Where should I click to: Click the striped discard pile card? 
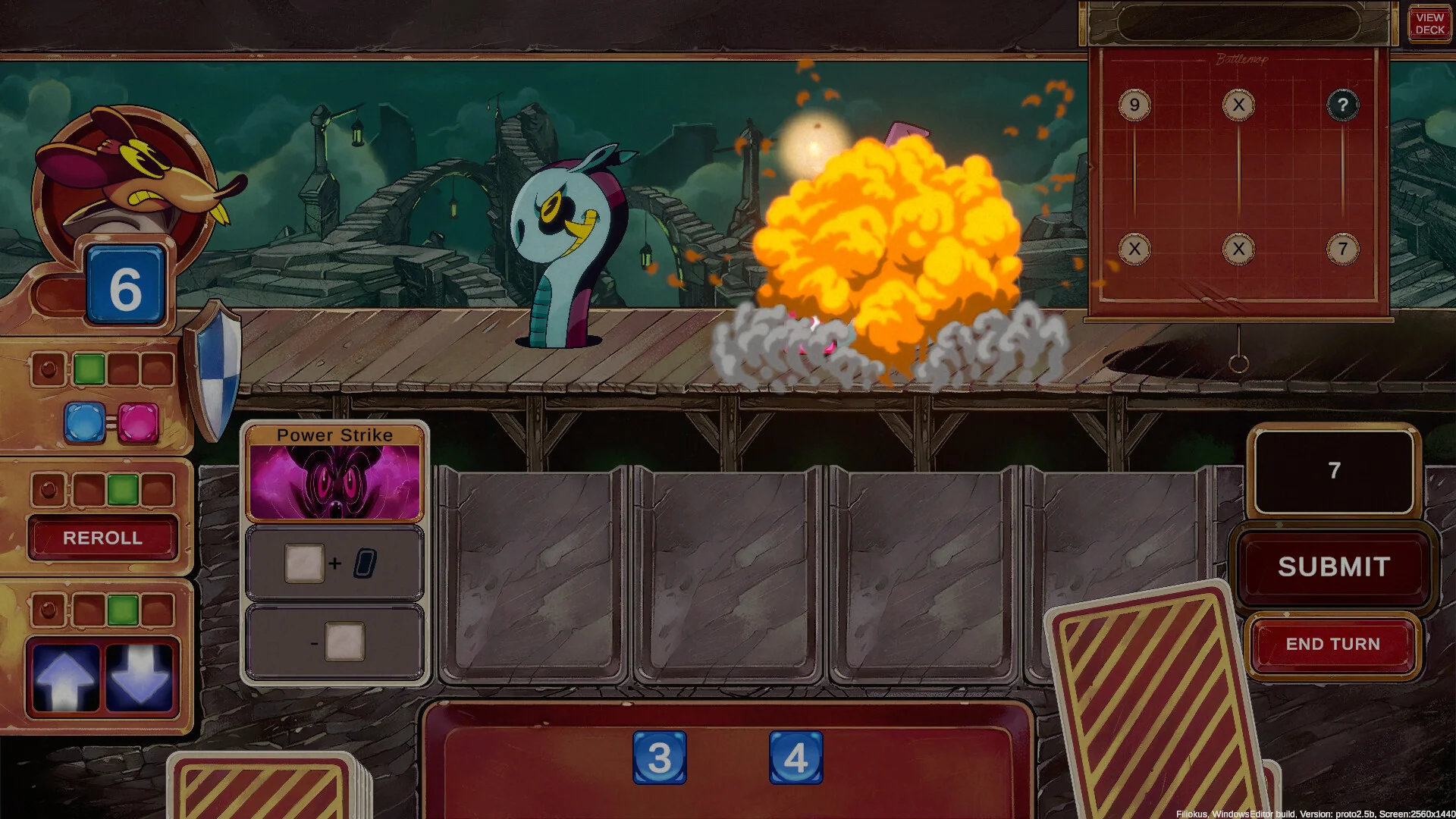1153,705
